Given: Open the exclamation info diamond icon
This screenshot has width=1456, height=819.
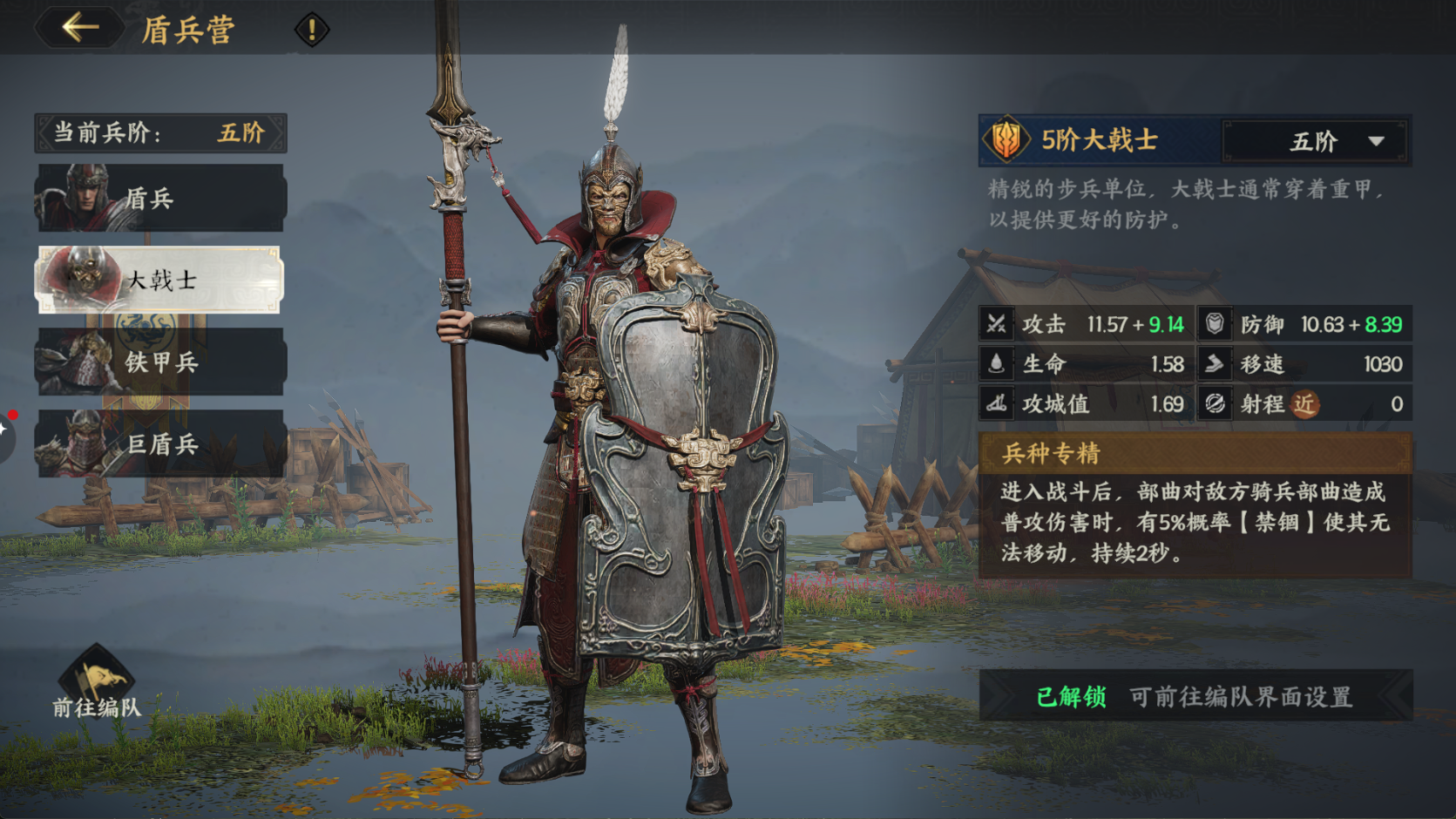Looking at the screenshot, I should 309,27.
